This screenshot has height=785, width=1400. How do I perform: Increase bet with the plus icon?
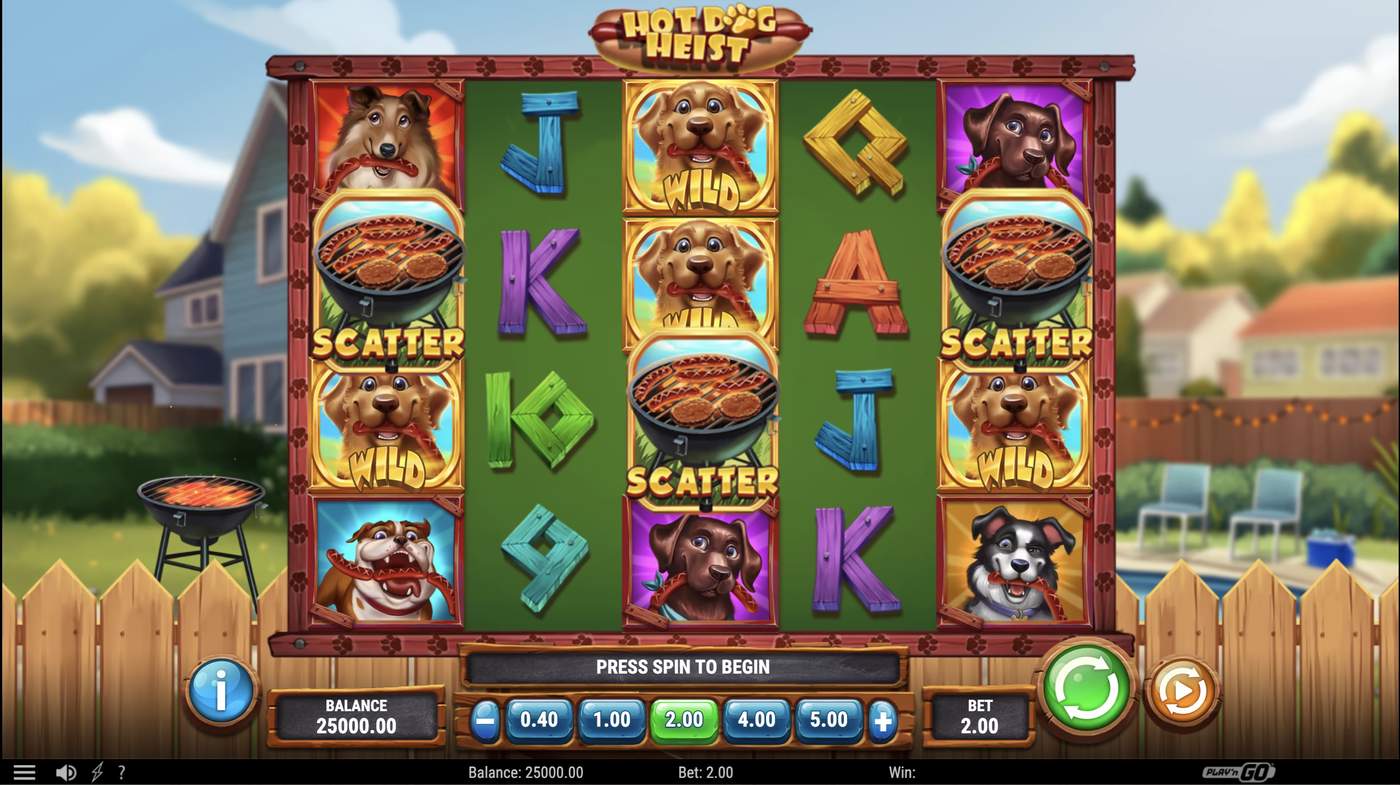(x=882, y=719)
